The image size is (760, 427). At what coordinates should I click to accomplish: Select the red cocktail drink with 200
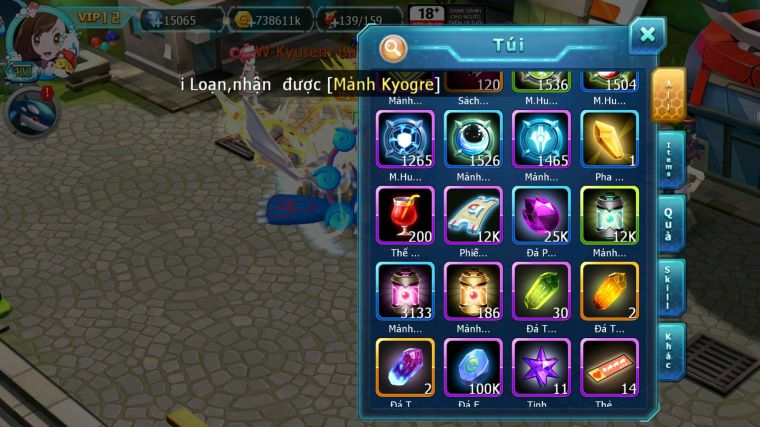[405, 216]
